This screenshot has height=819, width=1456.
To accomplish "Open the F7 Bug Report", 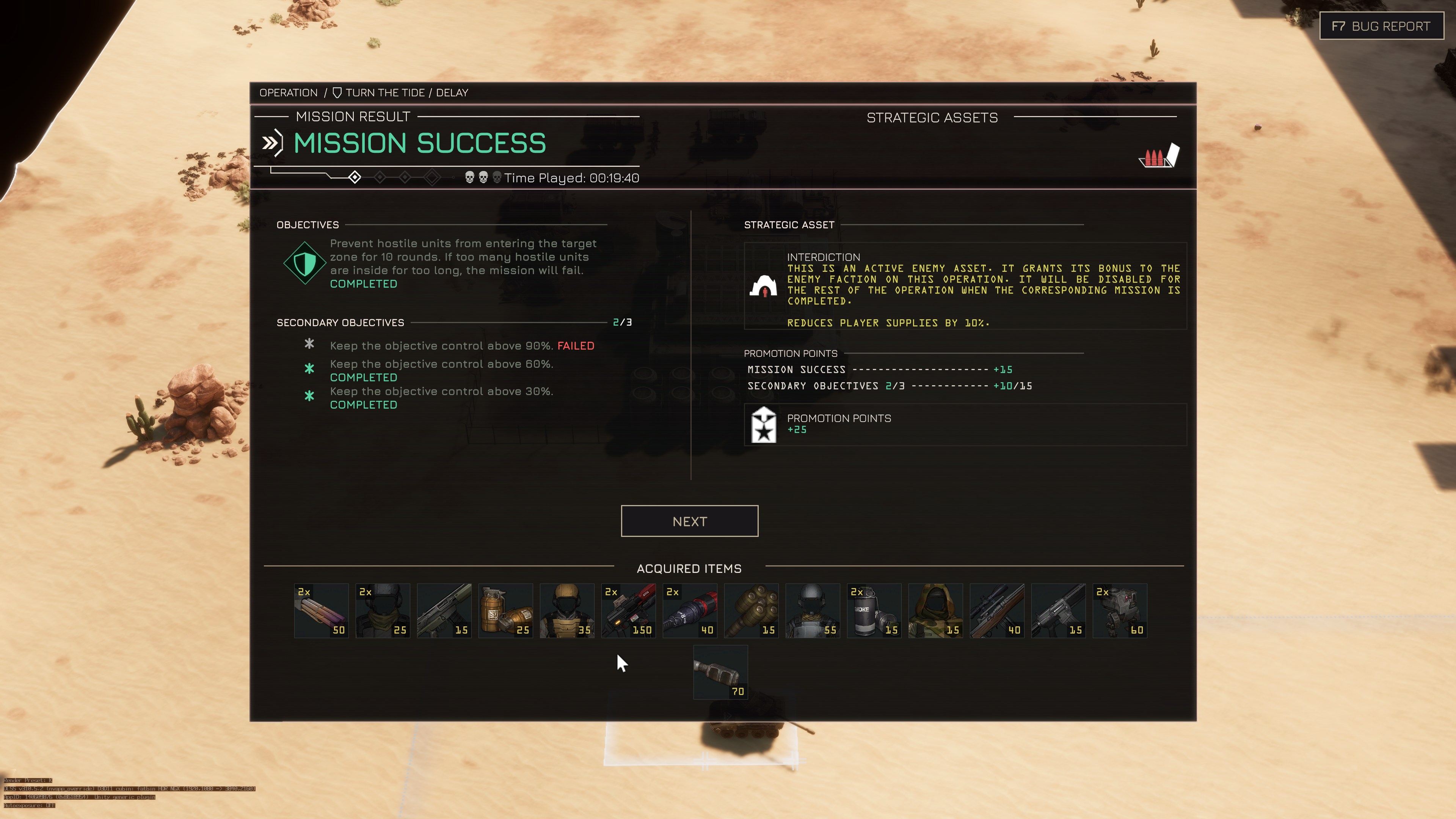I will click(1381, 26).
